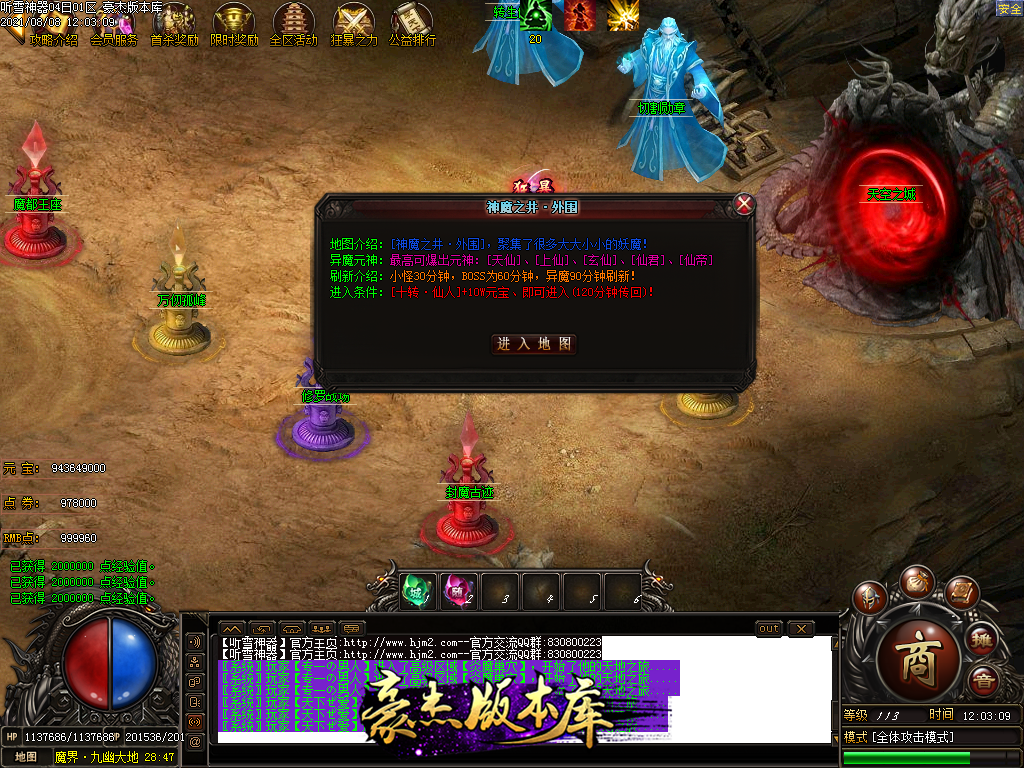Activate the 狂暴之力 crossed swords icon
The image size is (1024, 768).
coord(353,24)
